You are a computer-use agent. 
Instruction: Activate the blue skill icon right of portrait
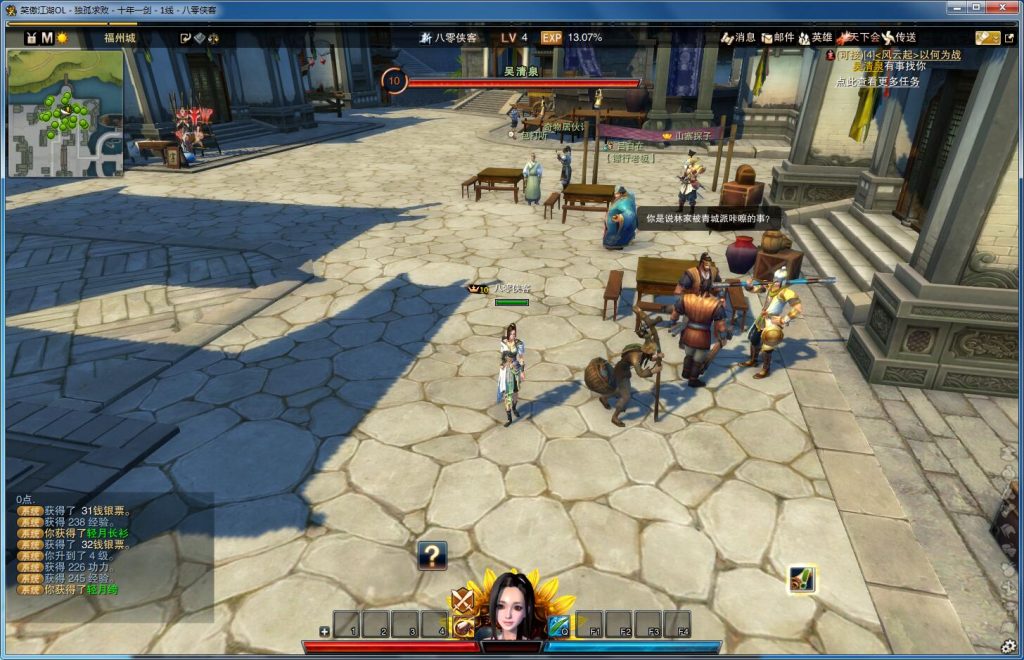(558, 626)
